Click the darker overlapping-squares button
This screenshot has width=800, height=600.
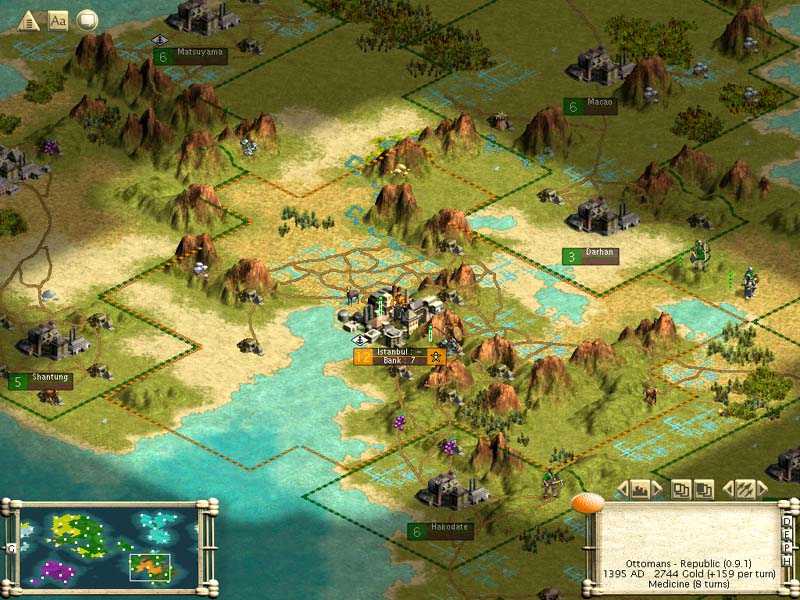click(x=704, y=489)
